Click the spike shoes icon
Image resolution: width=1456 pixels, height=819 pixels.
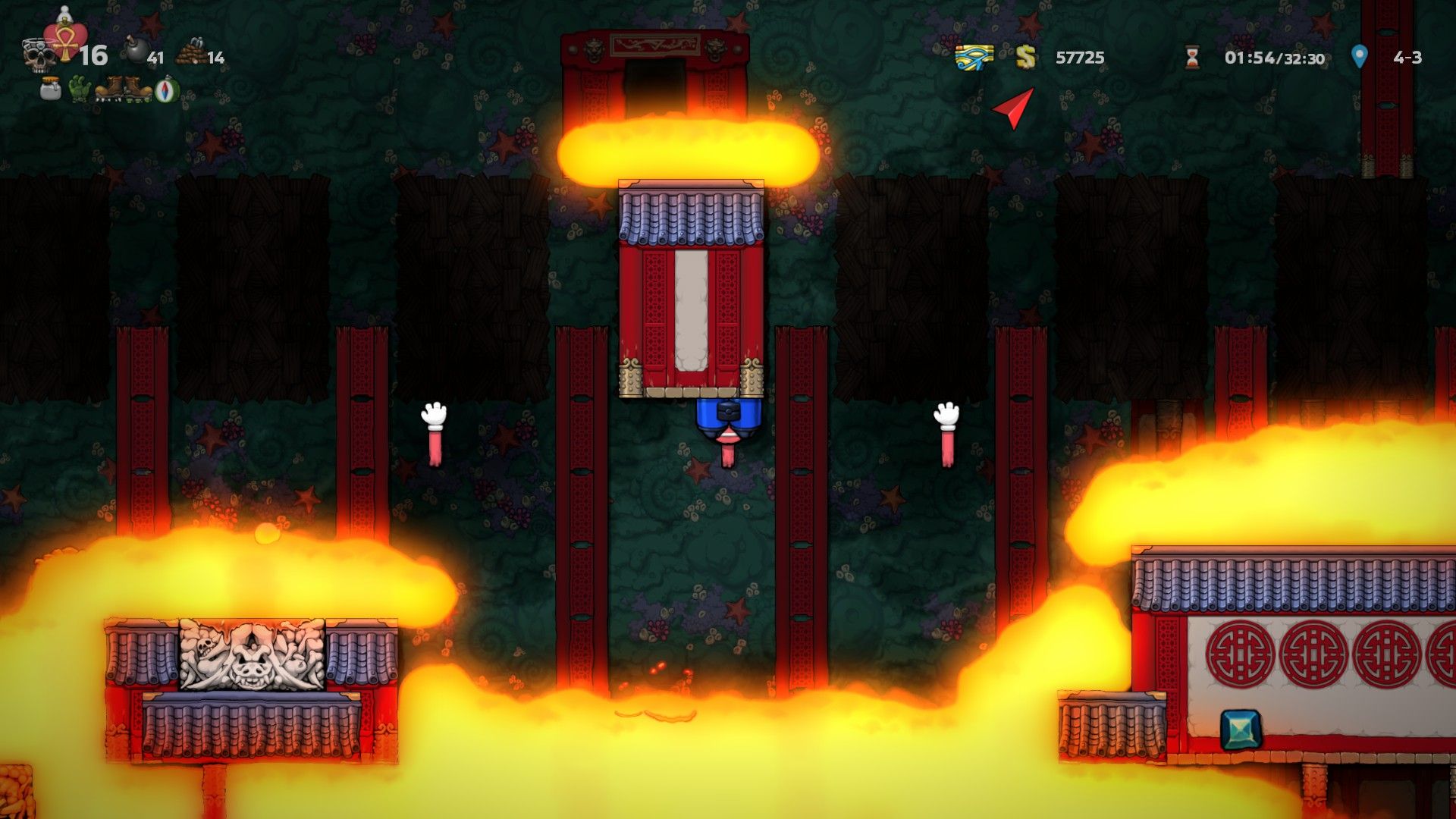(x=108, y=89)
